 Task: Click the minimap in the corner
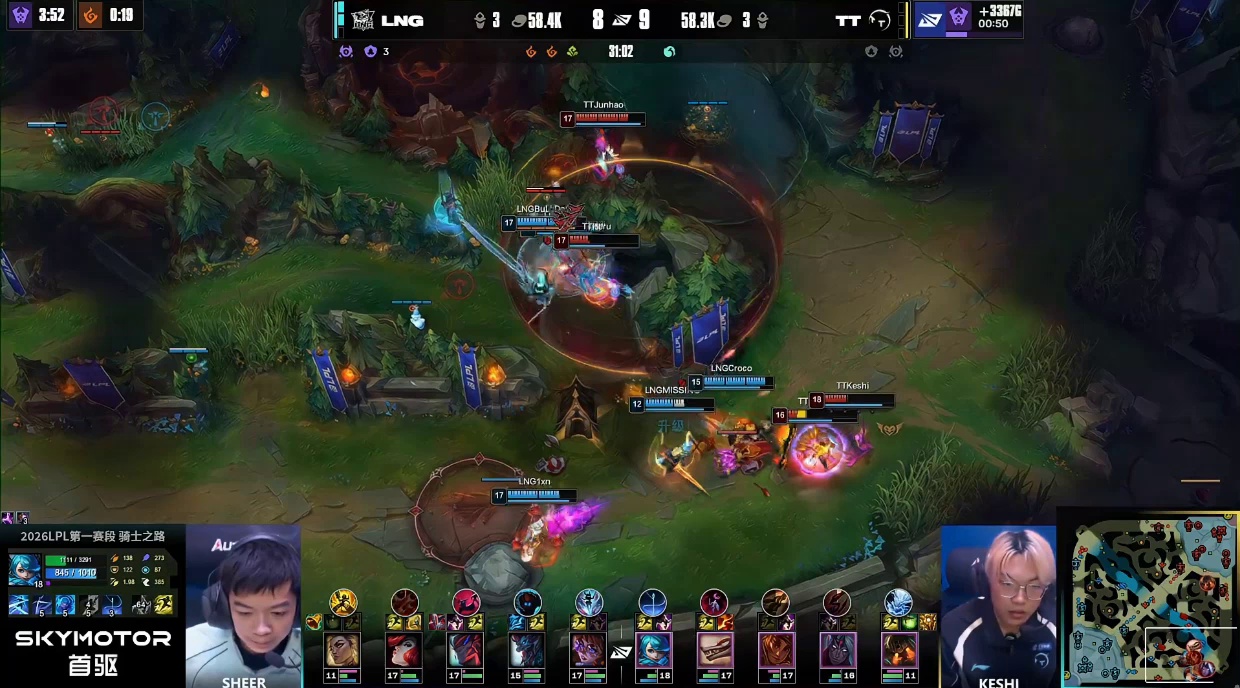click(x=1149, y=598)
